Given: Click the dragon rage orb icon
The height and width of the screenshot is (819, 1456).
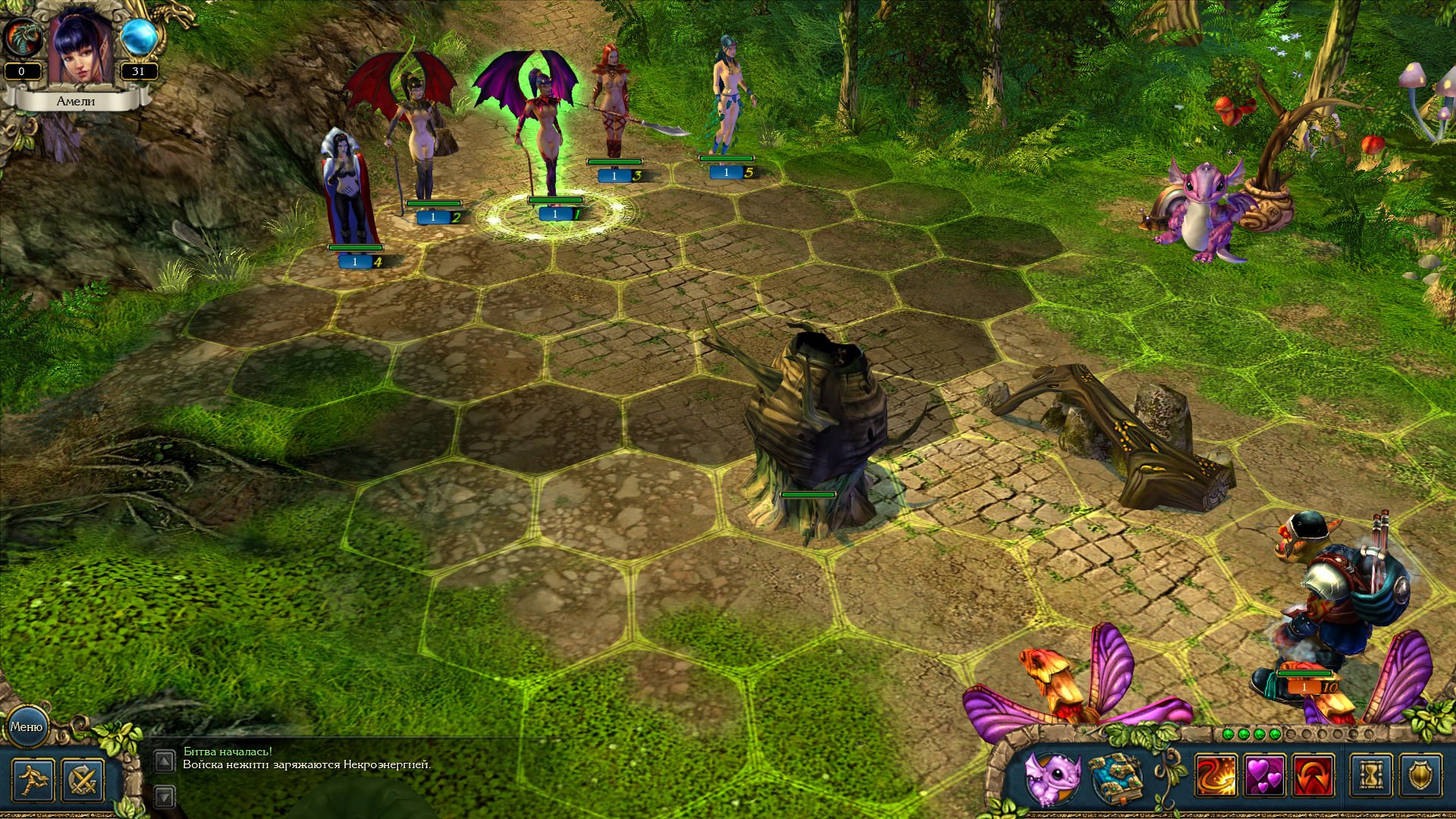Looking at the screenshot, I should [21, 39].
